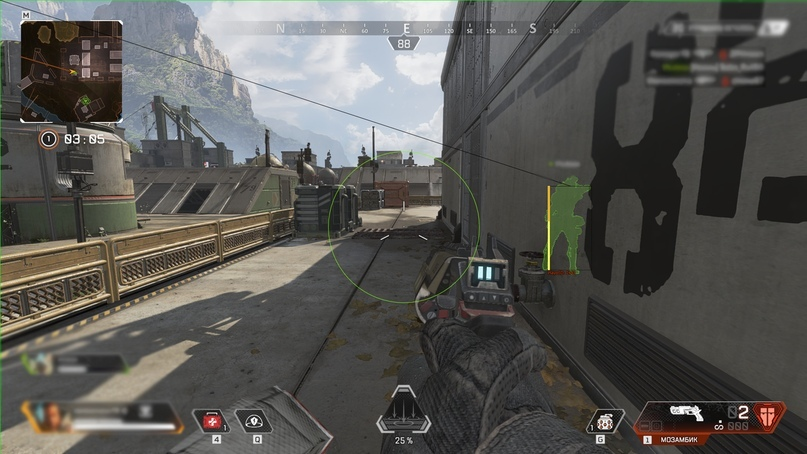Activate the ultimate ability icon at 25%
The height and width of the screenshot is (454, 807).
(403, 414)
